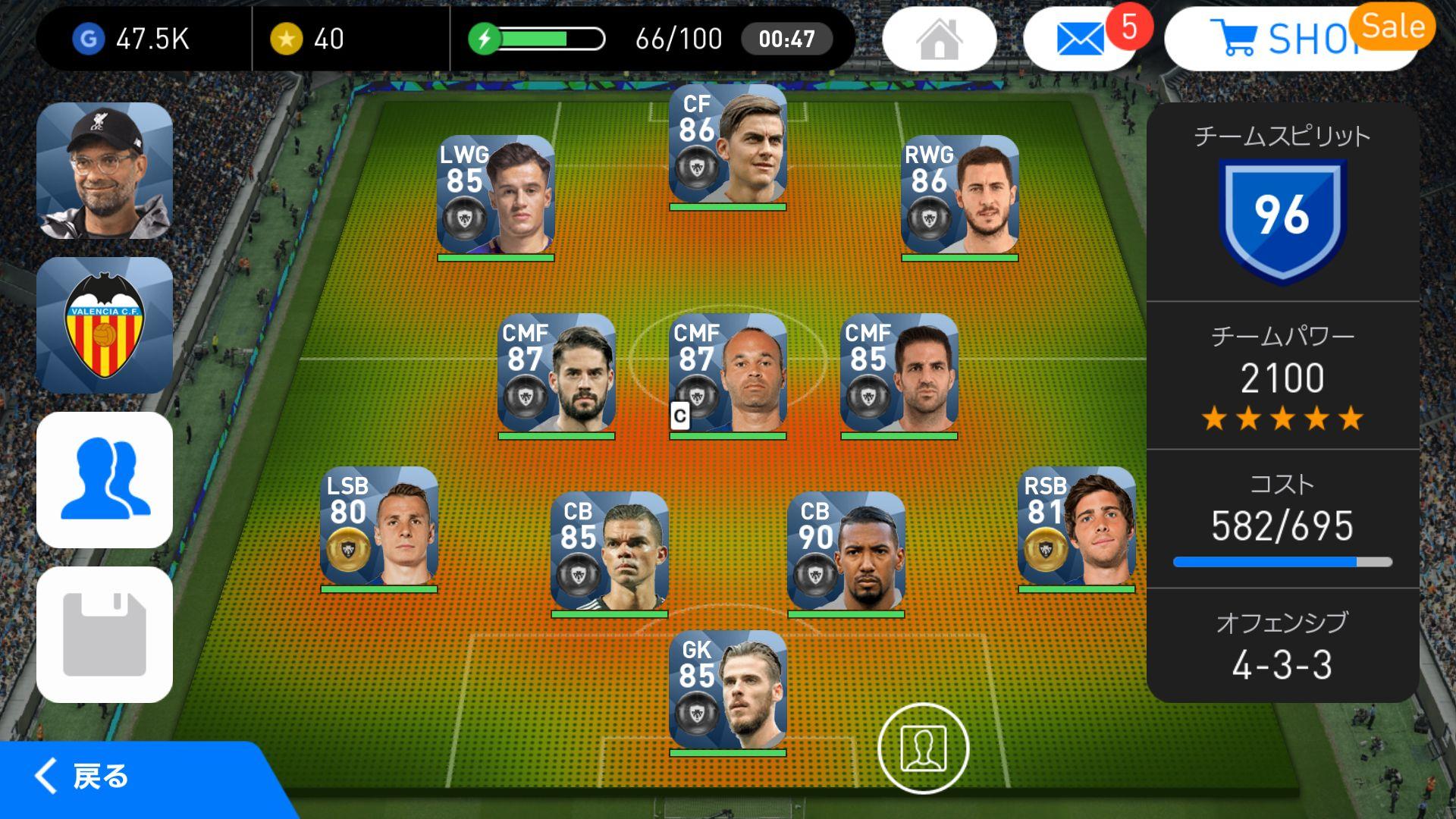Viewport: 1456px width, 819px height.
Task: Select the CMF card rated 85
Action: 899,374
